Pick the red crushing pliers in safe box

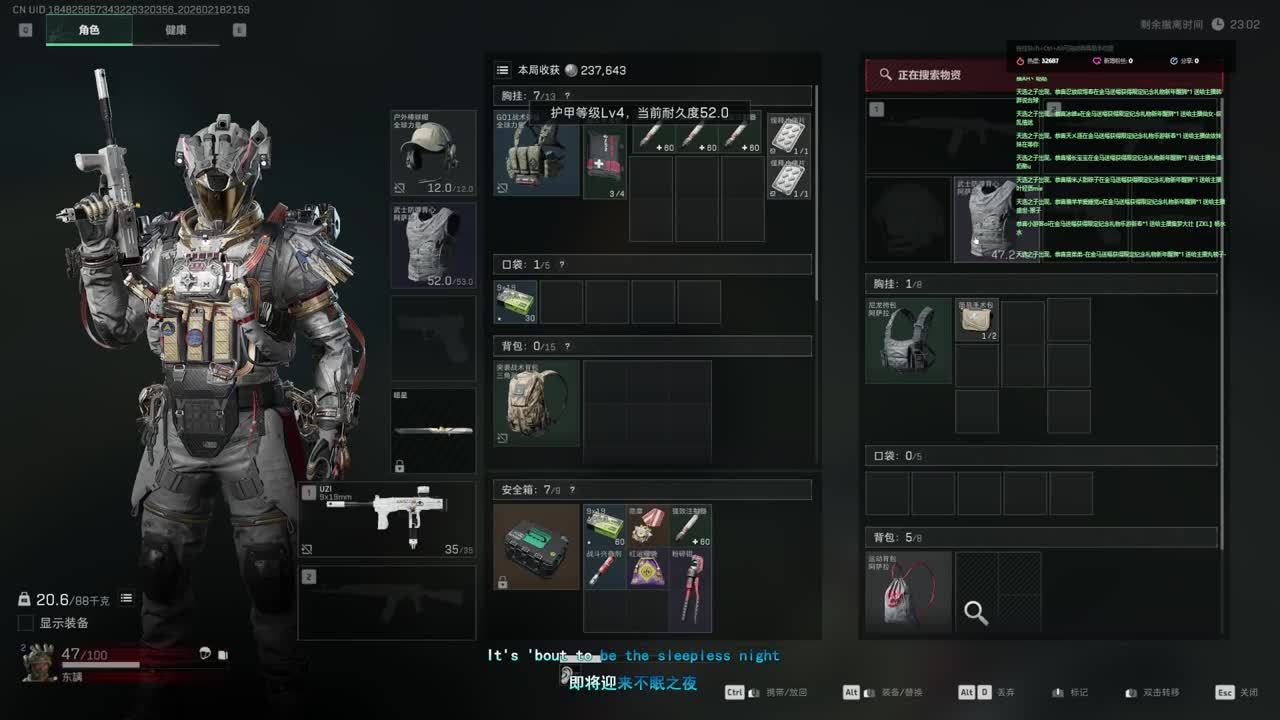pos(690,589)
